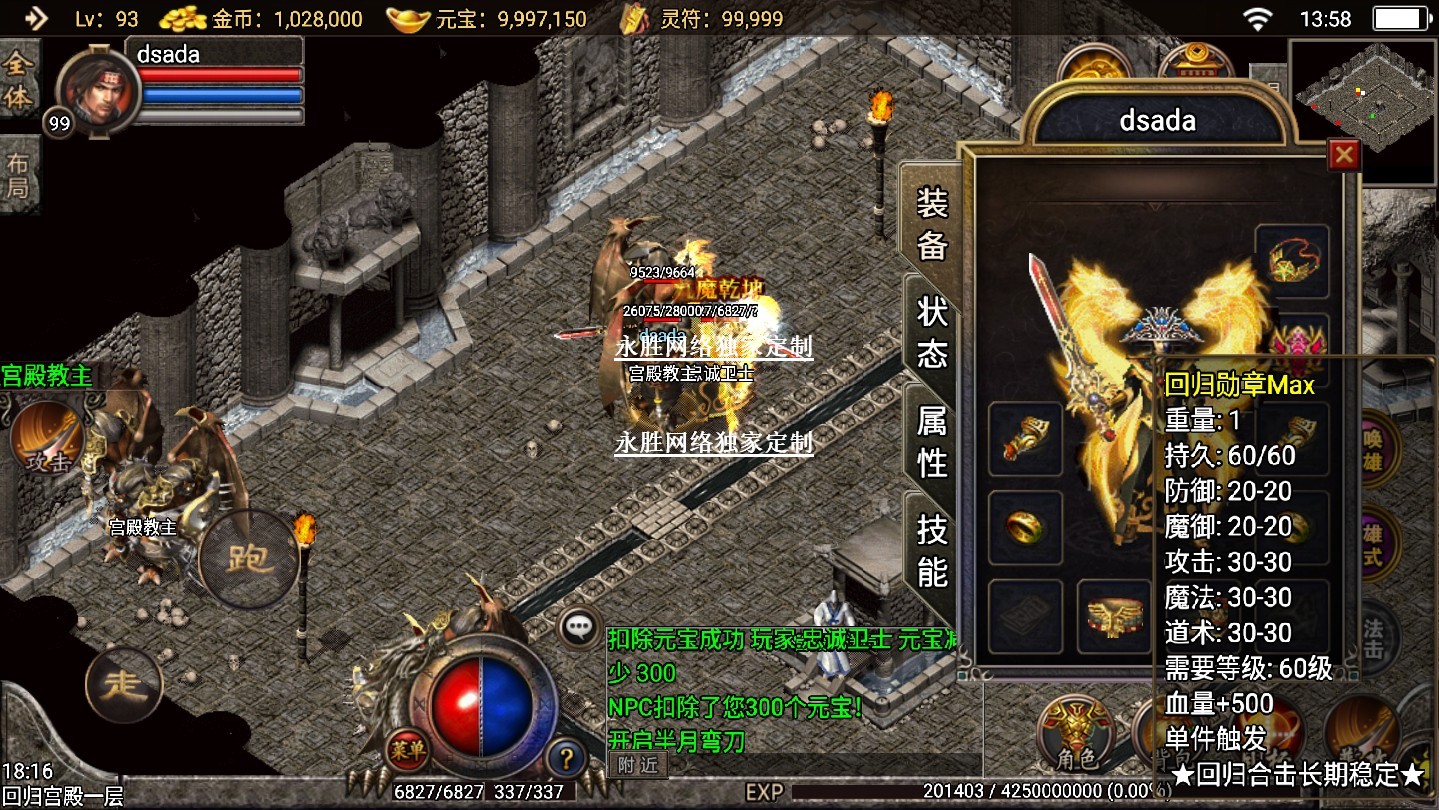Open the 菜单 menu button
The height and width of the screenshot is (810, 1439).
[x=408, y=748]
